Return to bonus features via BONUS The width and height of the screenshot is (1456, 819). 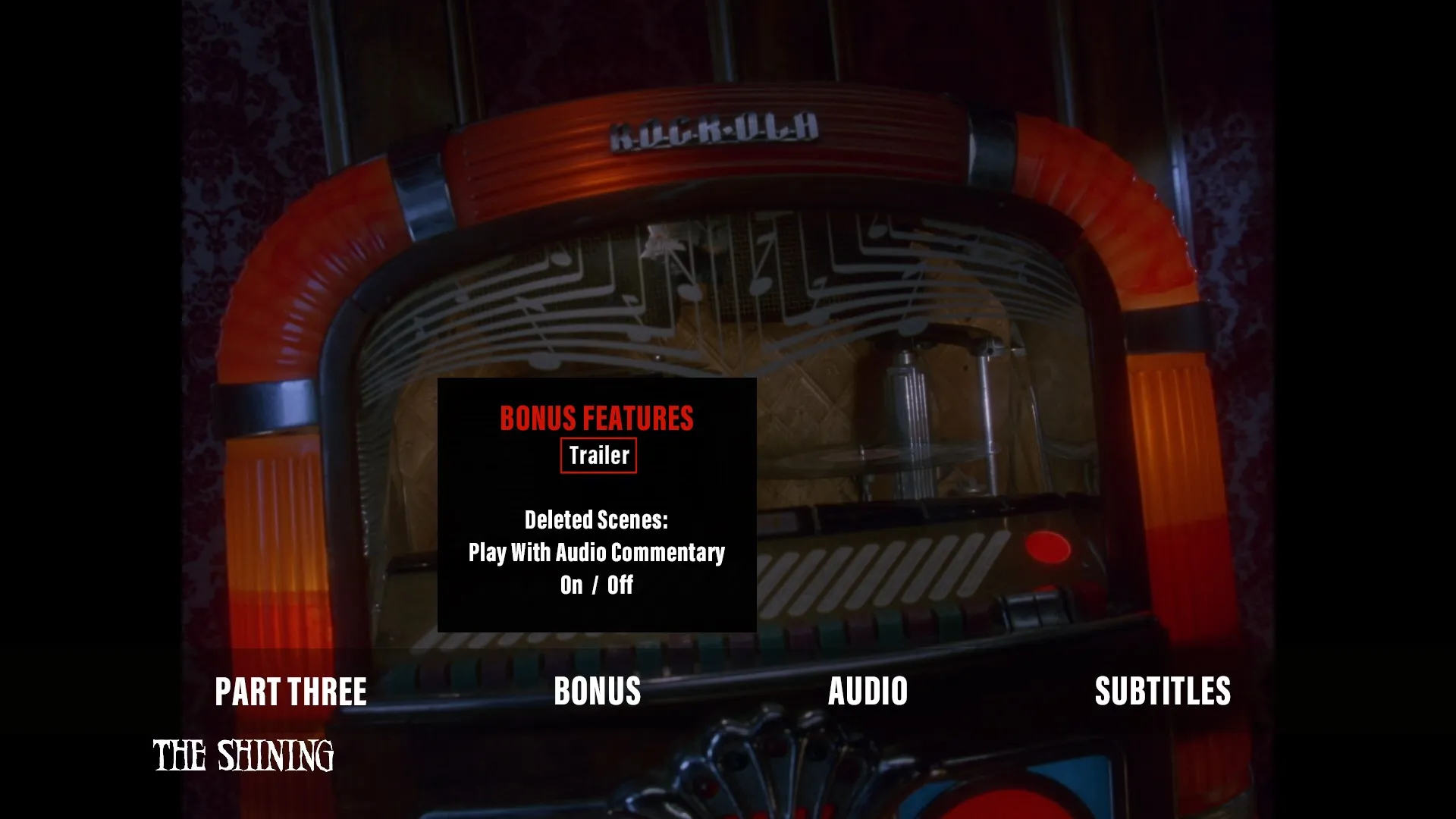pos(598,691)
